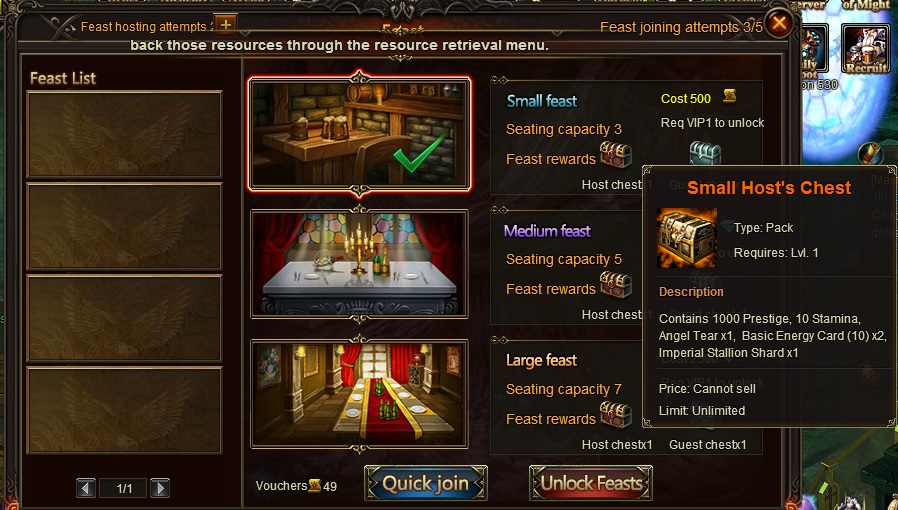
Task: Open the Recruit menu icon
Action: pyautogui.click(x=865, y=48)
